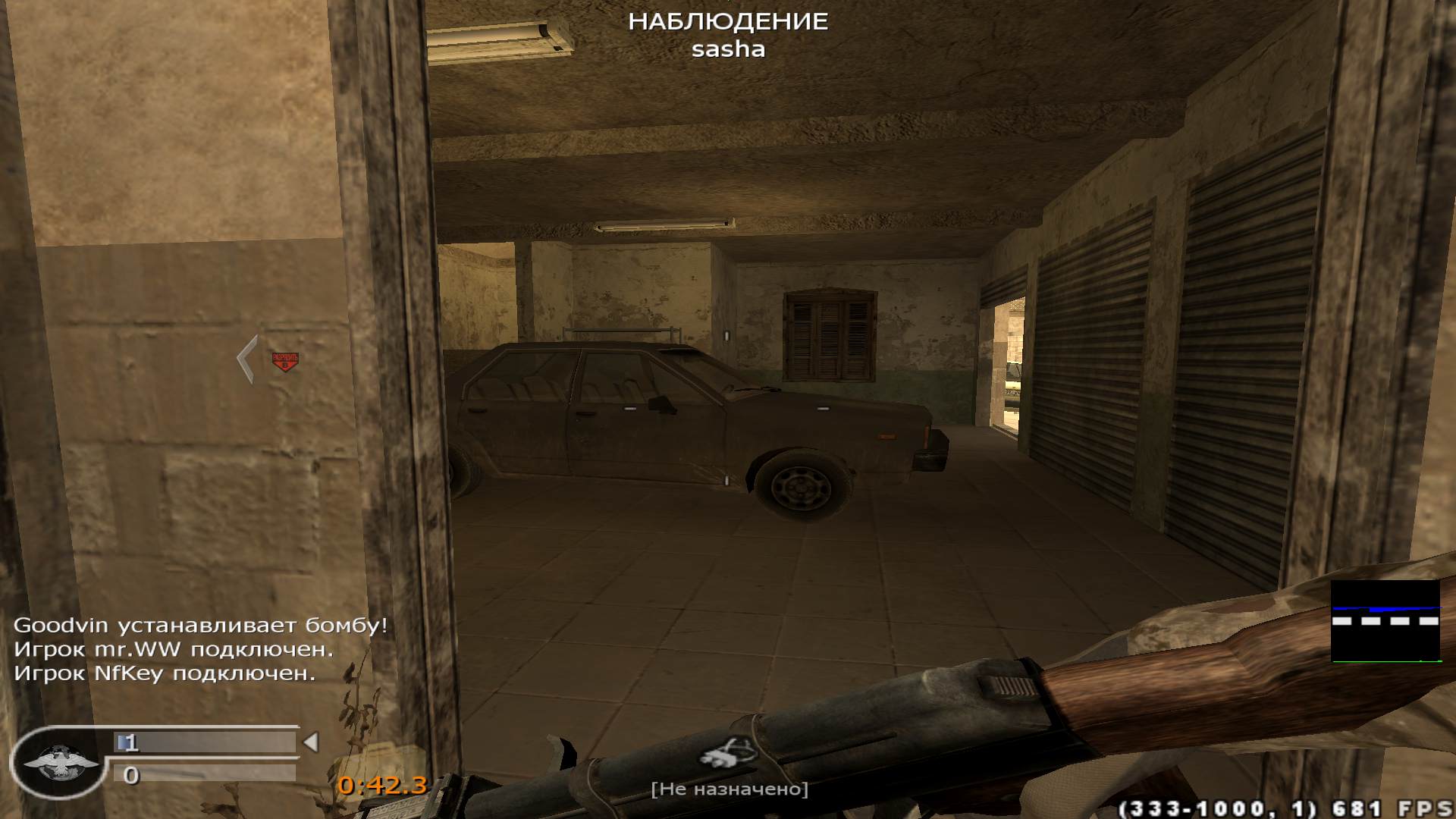Select the eagle team emblem
The width and height of the screenshot is (1456, 819).
click(61, 762)
